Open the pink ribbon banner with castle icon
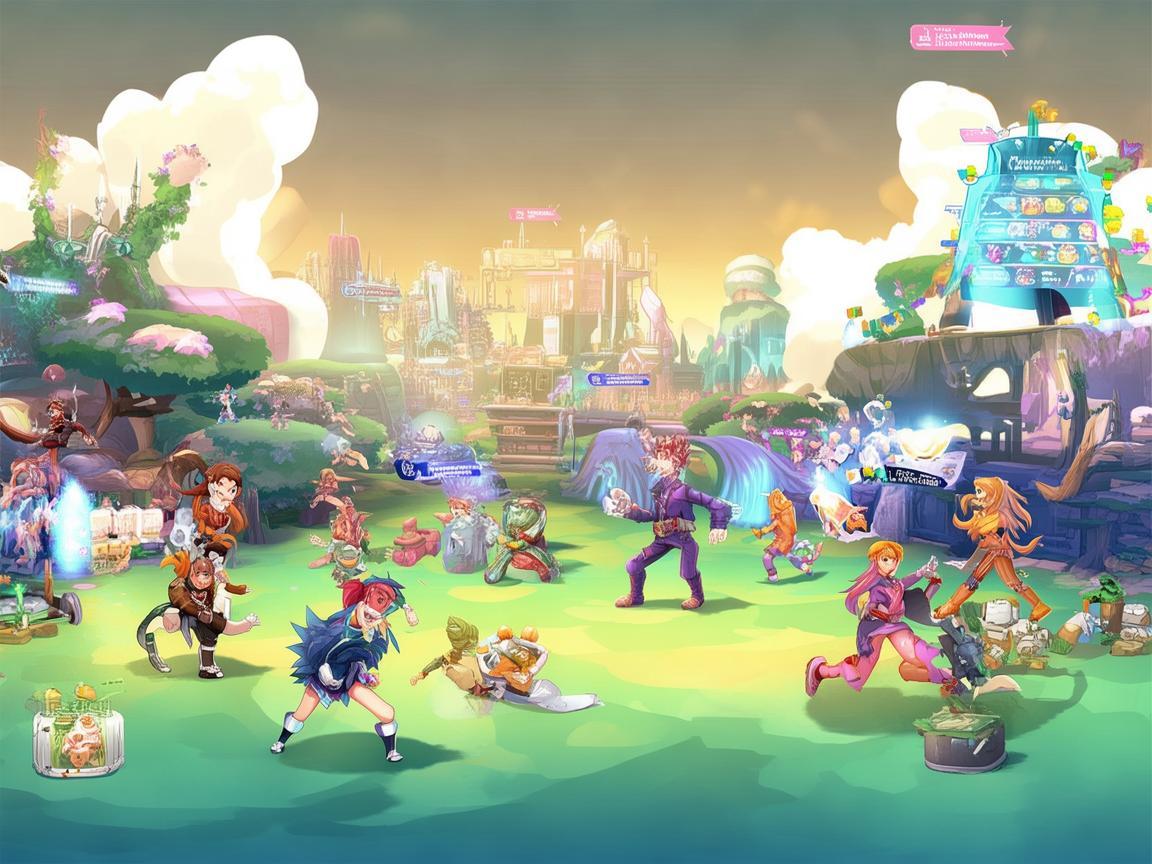 [960, 38]
